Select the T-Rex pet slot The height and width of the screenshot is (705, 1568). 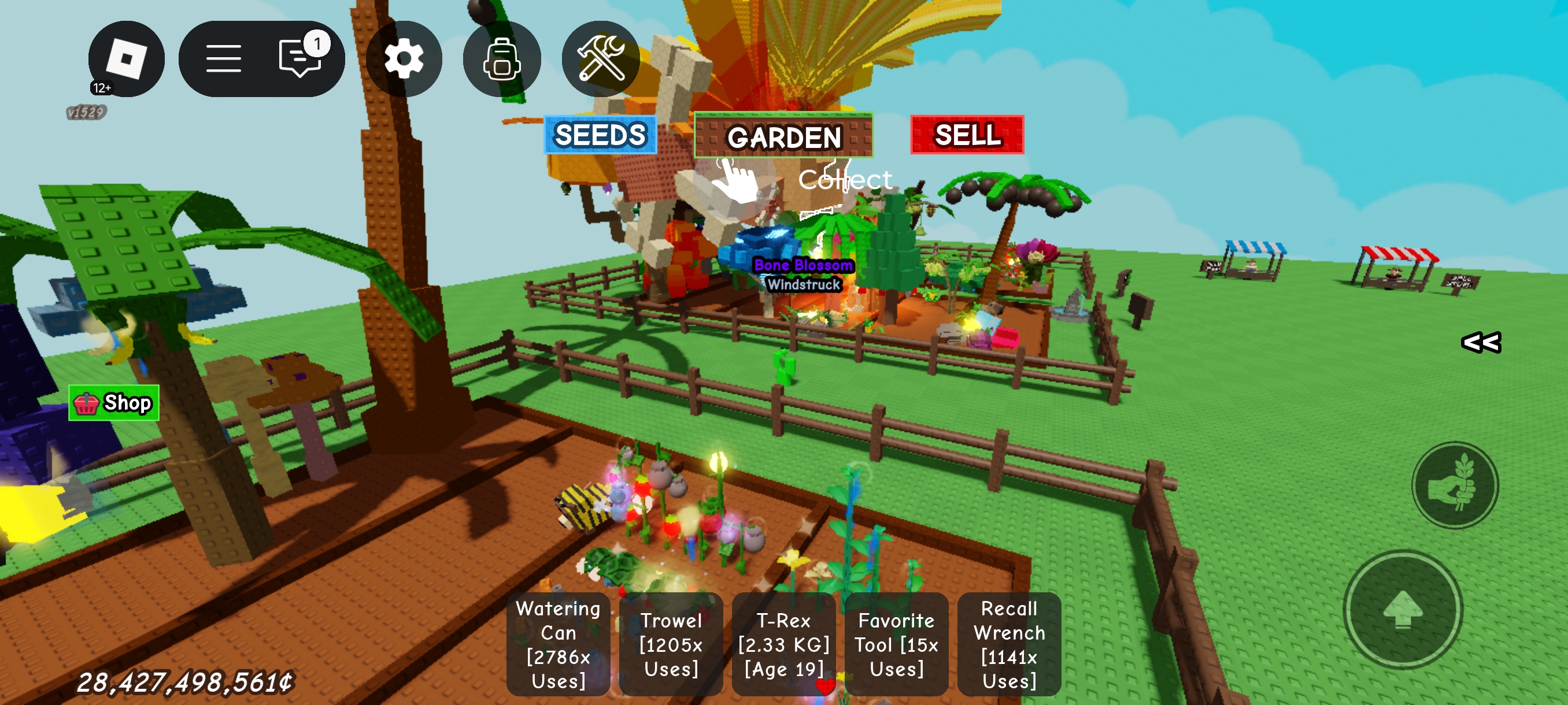[783, 644]
